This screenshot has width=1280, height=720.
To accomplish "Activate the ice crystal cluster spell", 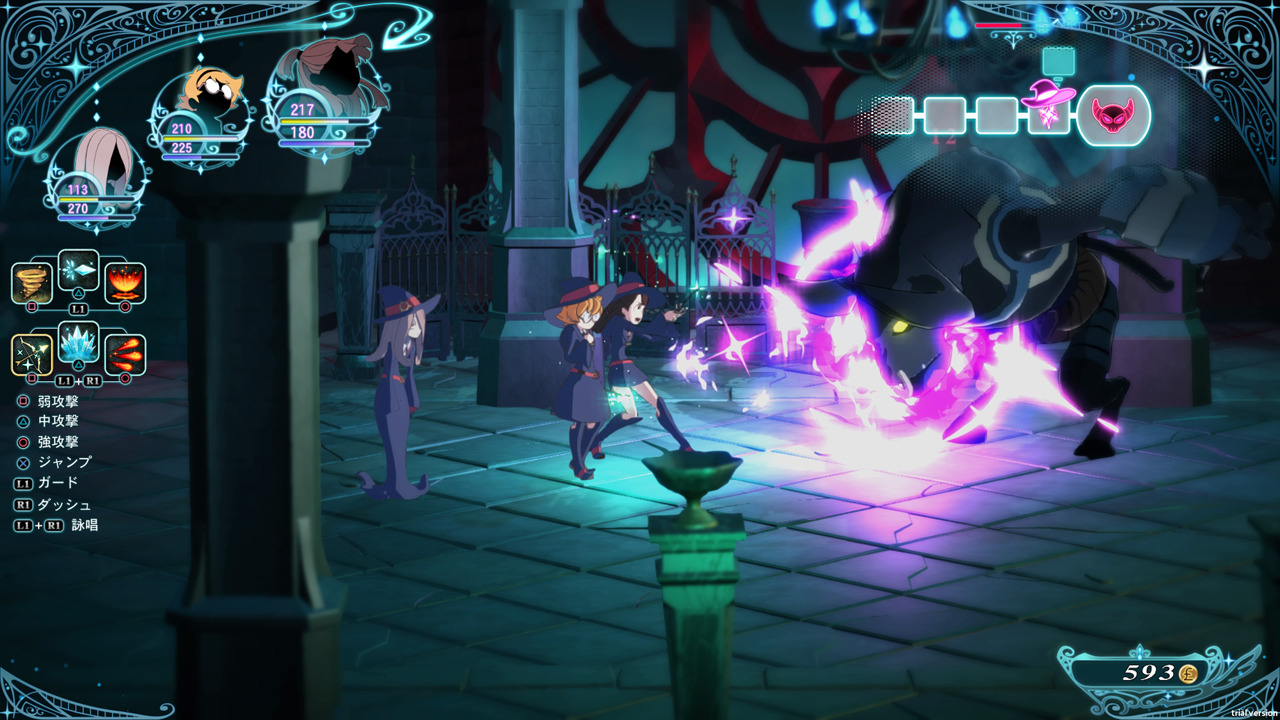I will [x=78, y=343].
